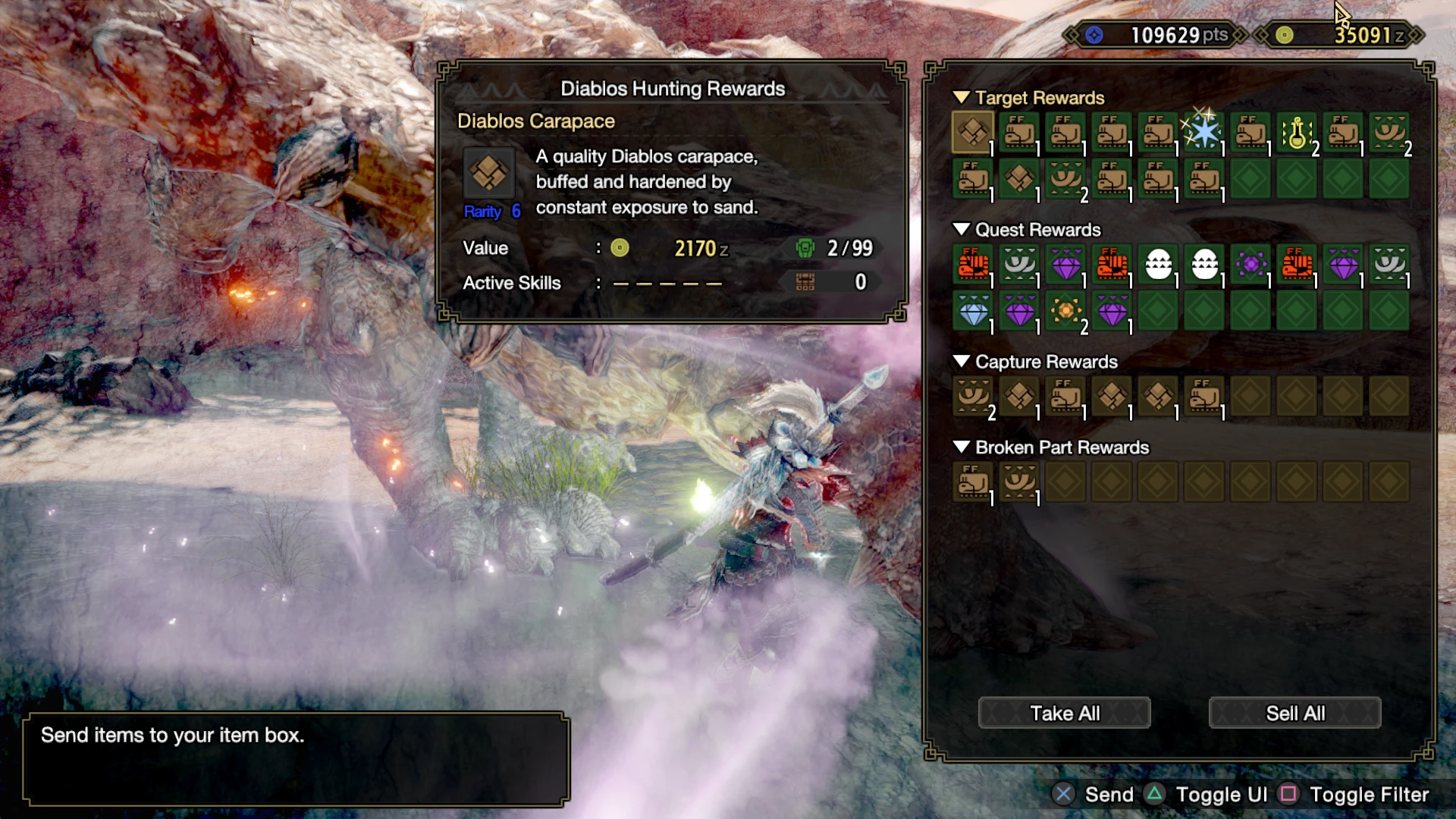The image size is (1456, 819).
Task: Select the sparkling star item in Target Rewards
Action: [1203, 132]
